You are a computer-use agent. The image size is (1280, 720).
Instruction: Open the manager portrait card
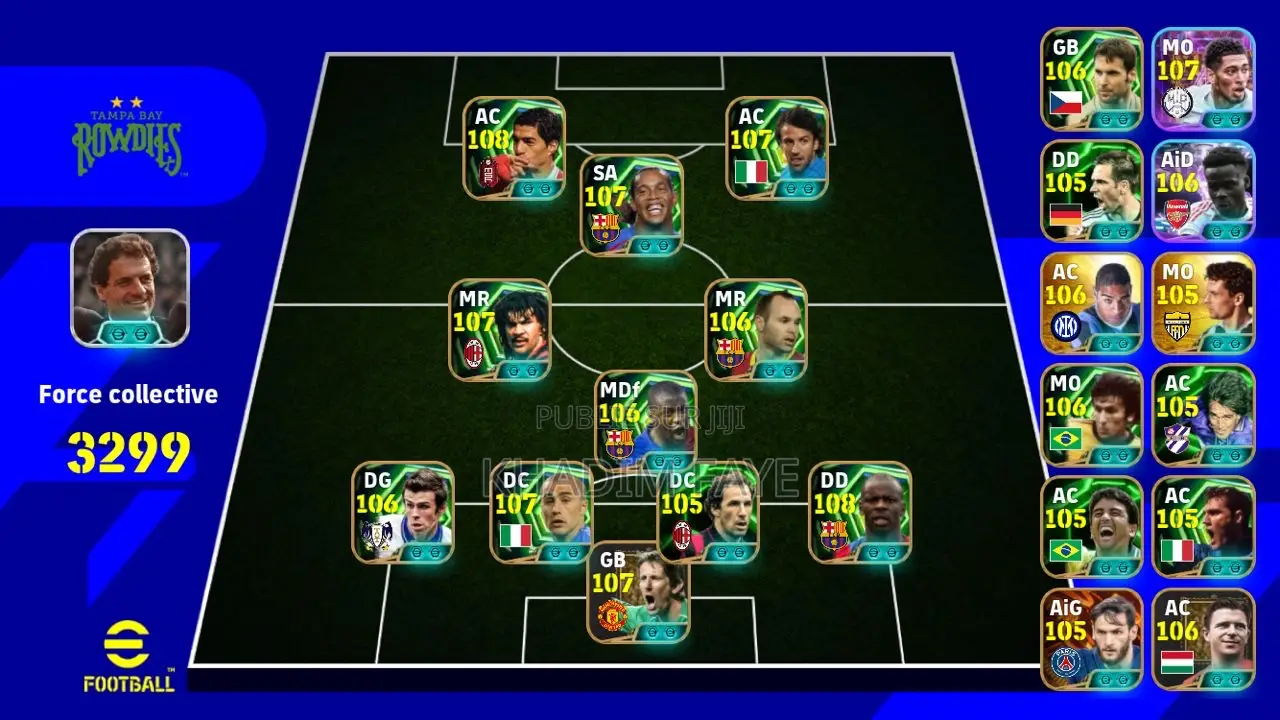(x=130, y=288)
